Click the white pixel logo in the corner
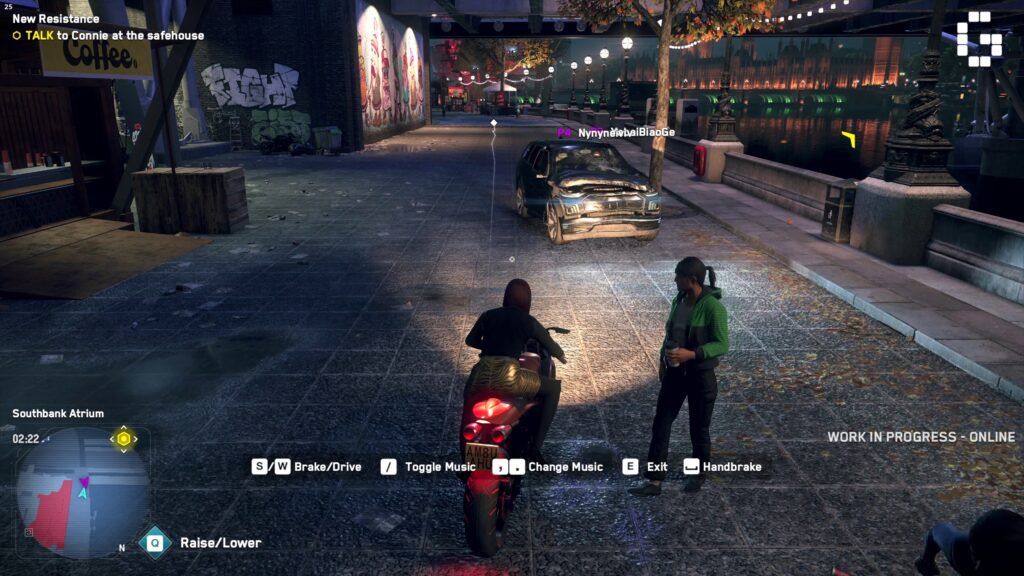 [978, 39]
